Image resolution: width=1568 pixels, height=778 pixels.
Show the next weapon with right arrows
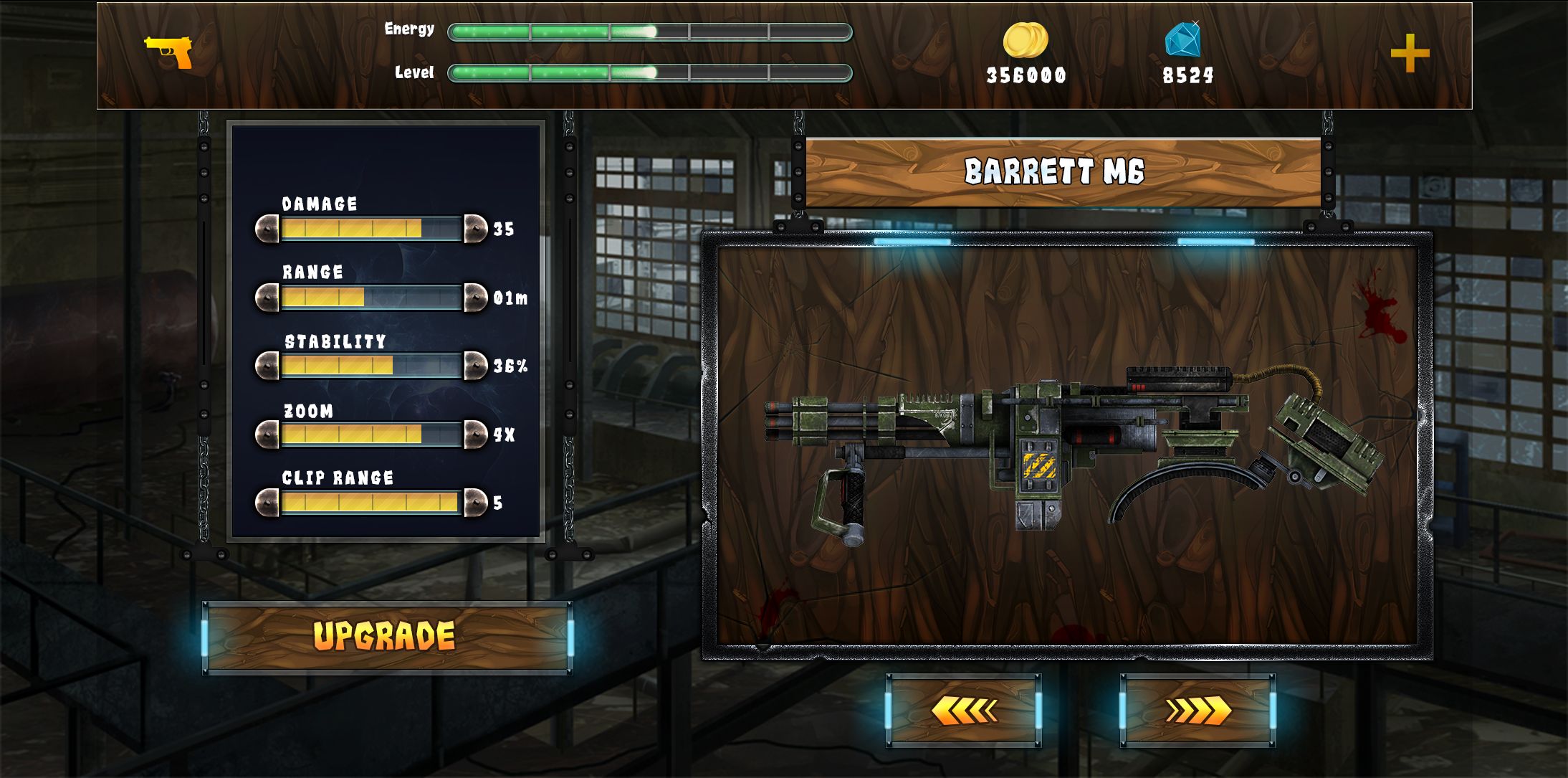coord(1197,711)
